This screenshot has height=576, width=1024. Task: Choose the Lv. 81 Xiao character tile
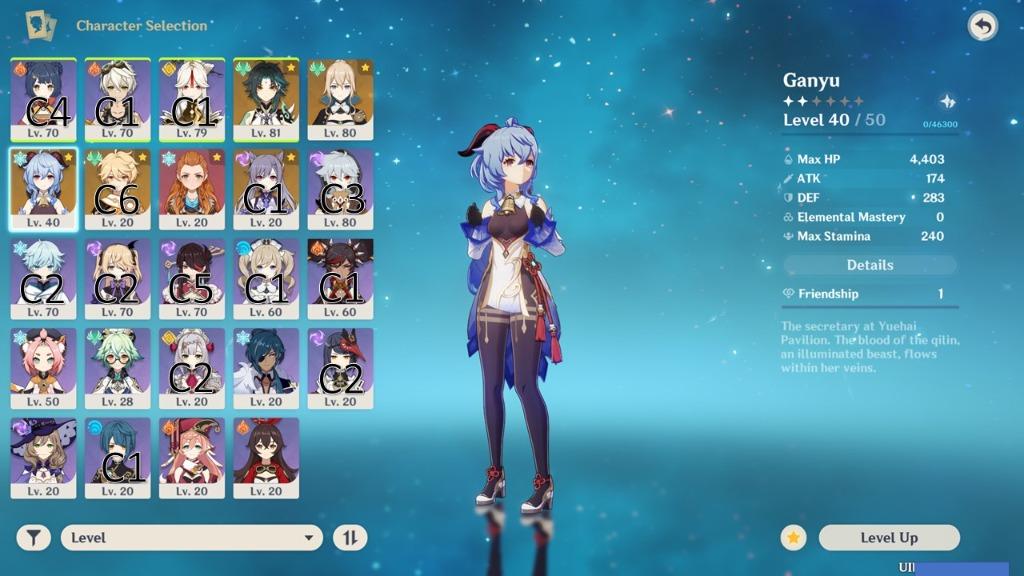point(266,99)
